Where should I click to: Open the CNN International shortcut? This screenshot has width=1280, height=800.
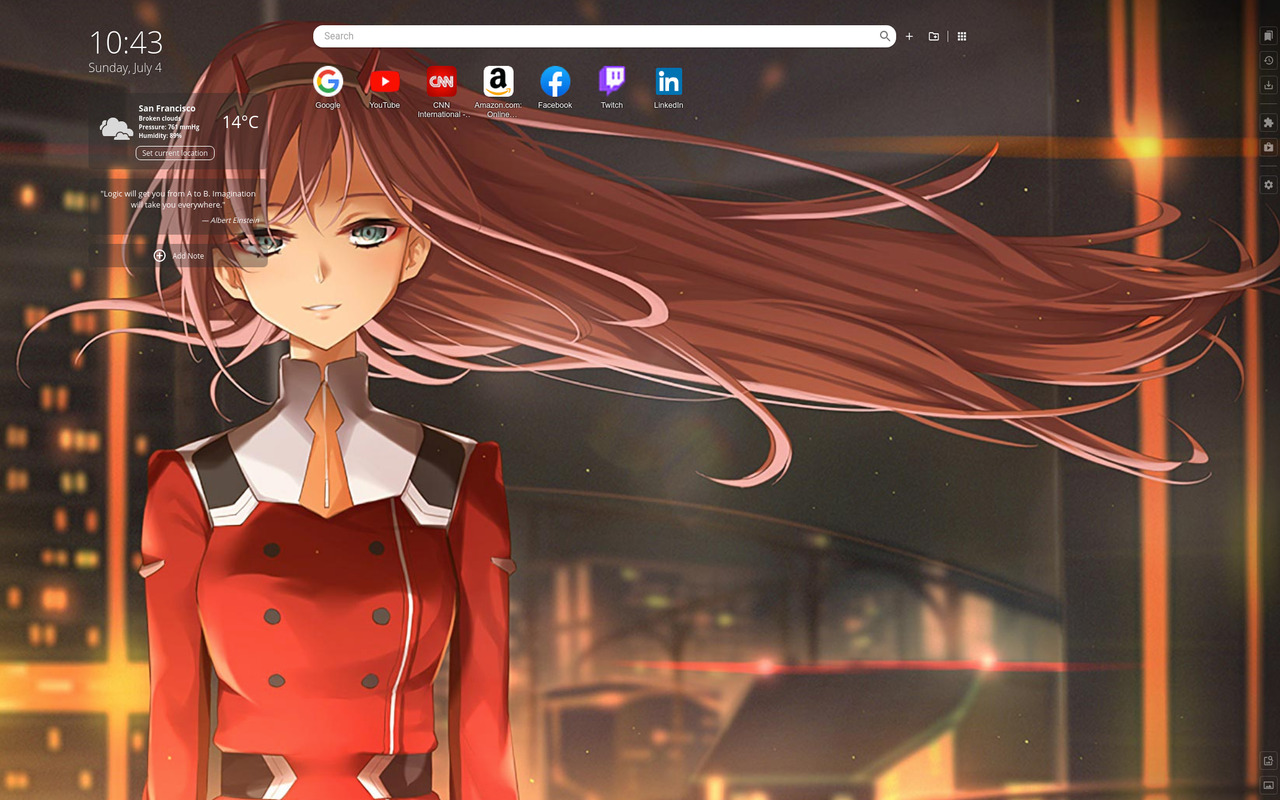click(x=441, y=82)
